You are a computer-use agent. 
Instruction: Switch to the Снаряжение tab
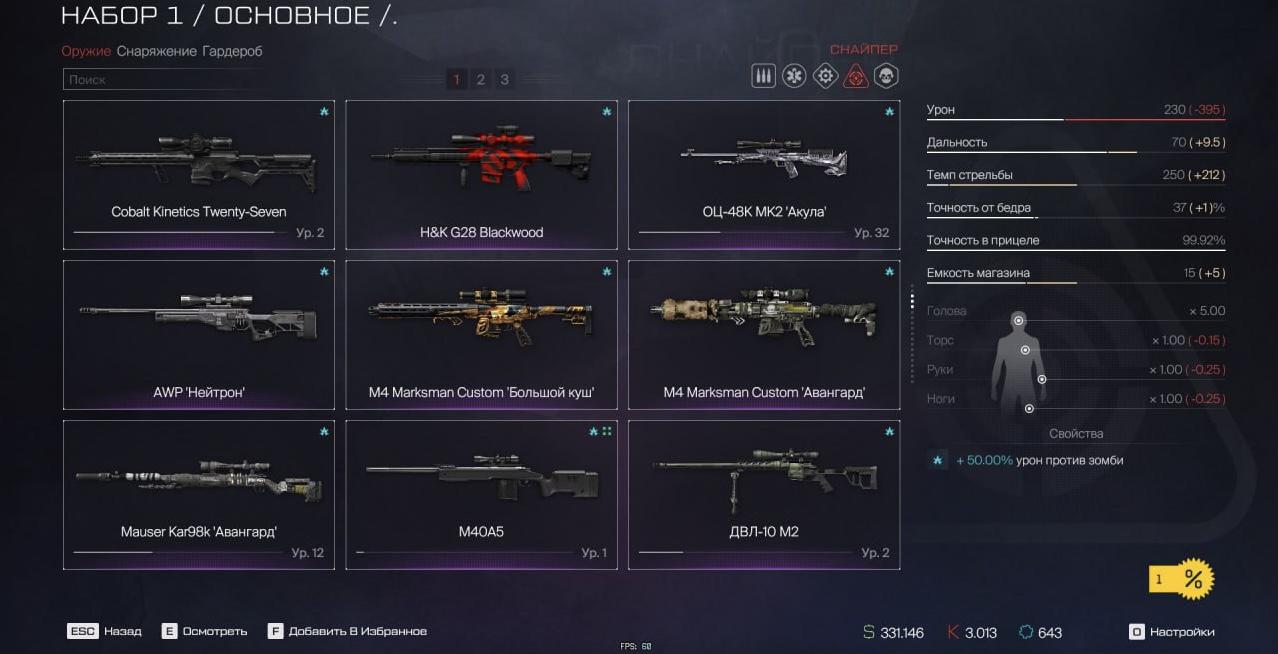(156, 51)
